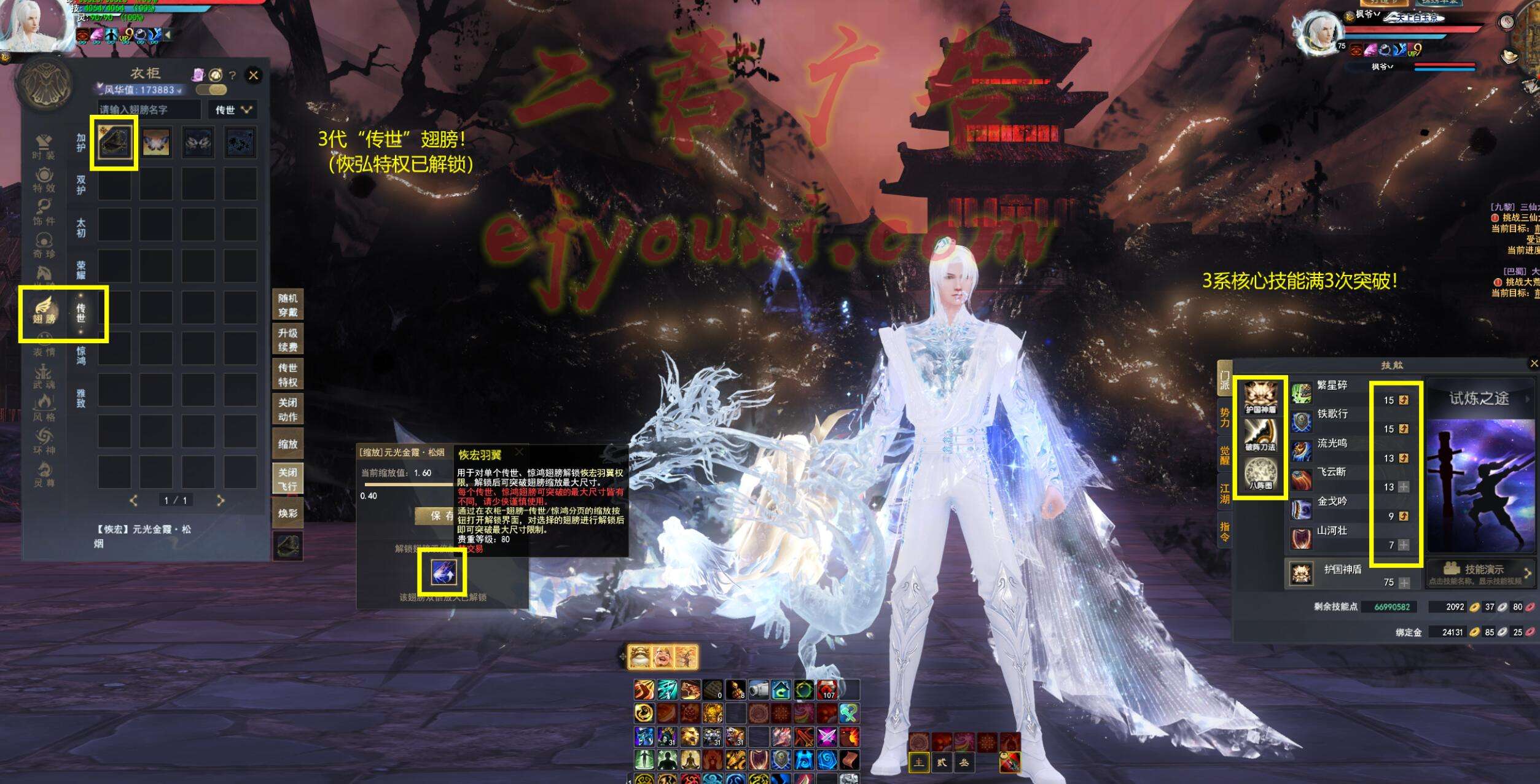Open the 传世特权 privilege button
1540x784 pixels.
point(287,375)
